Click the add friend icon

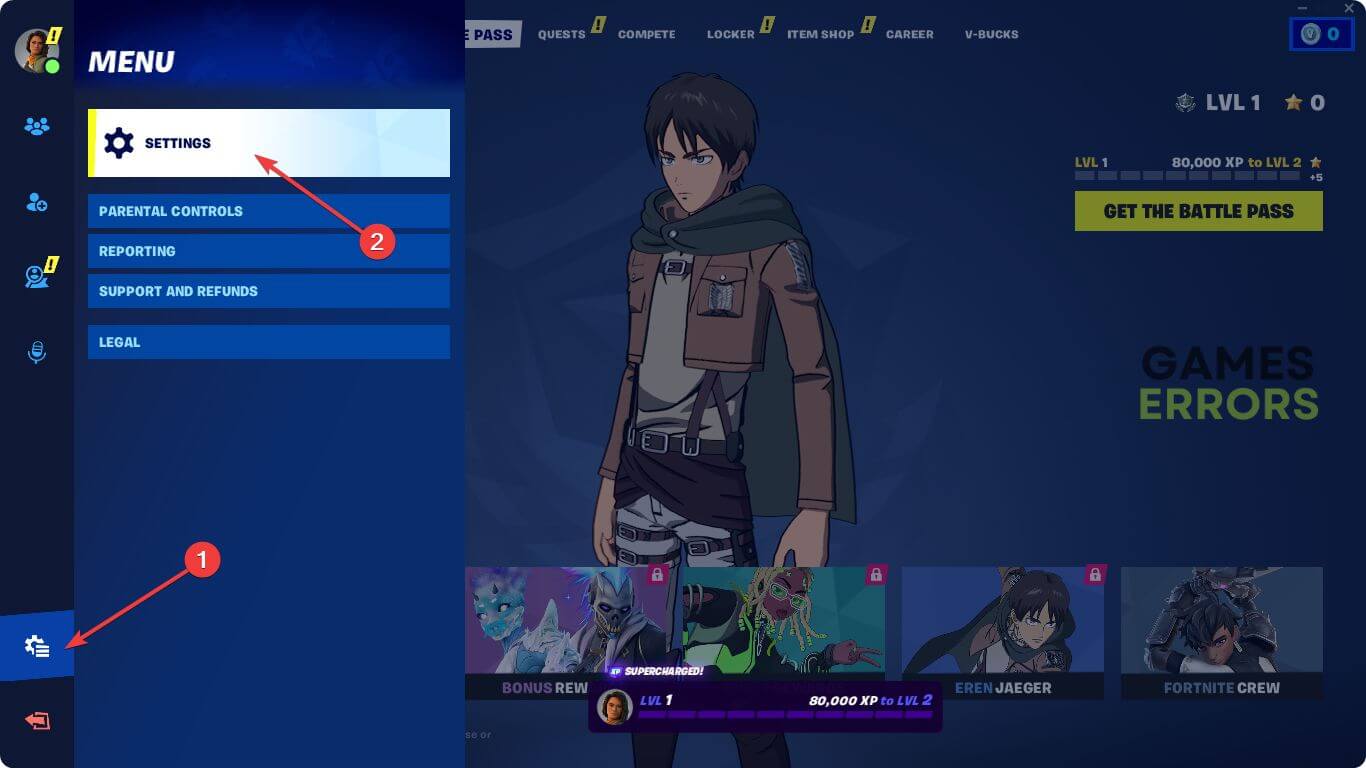tap(37, 203)
